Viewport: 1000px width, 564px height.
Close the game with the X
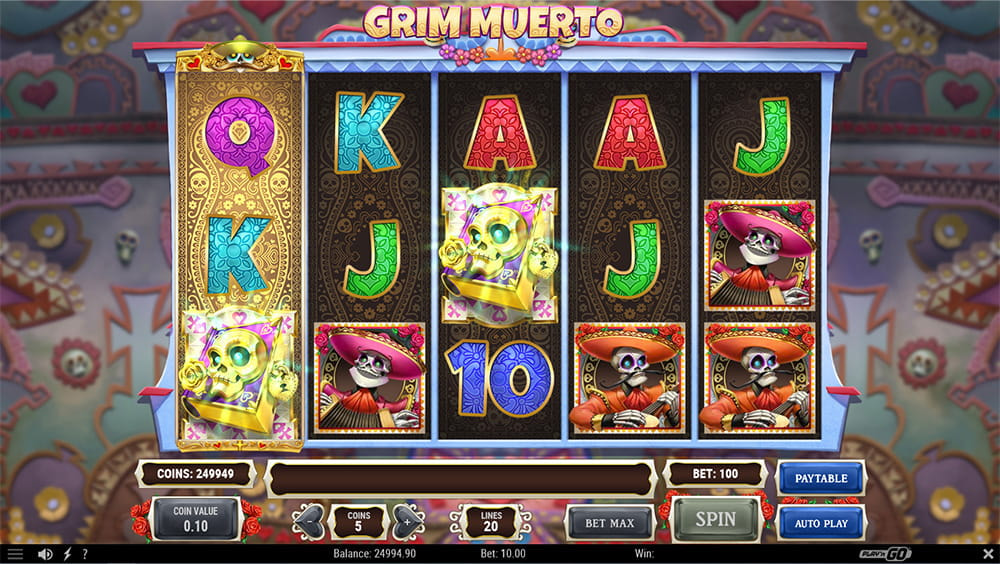coord(988,553)
